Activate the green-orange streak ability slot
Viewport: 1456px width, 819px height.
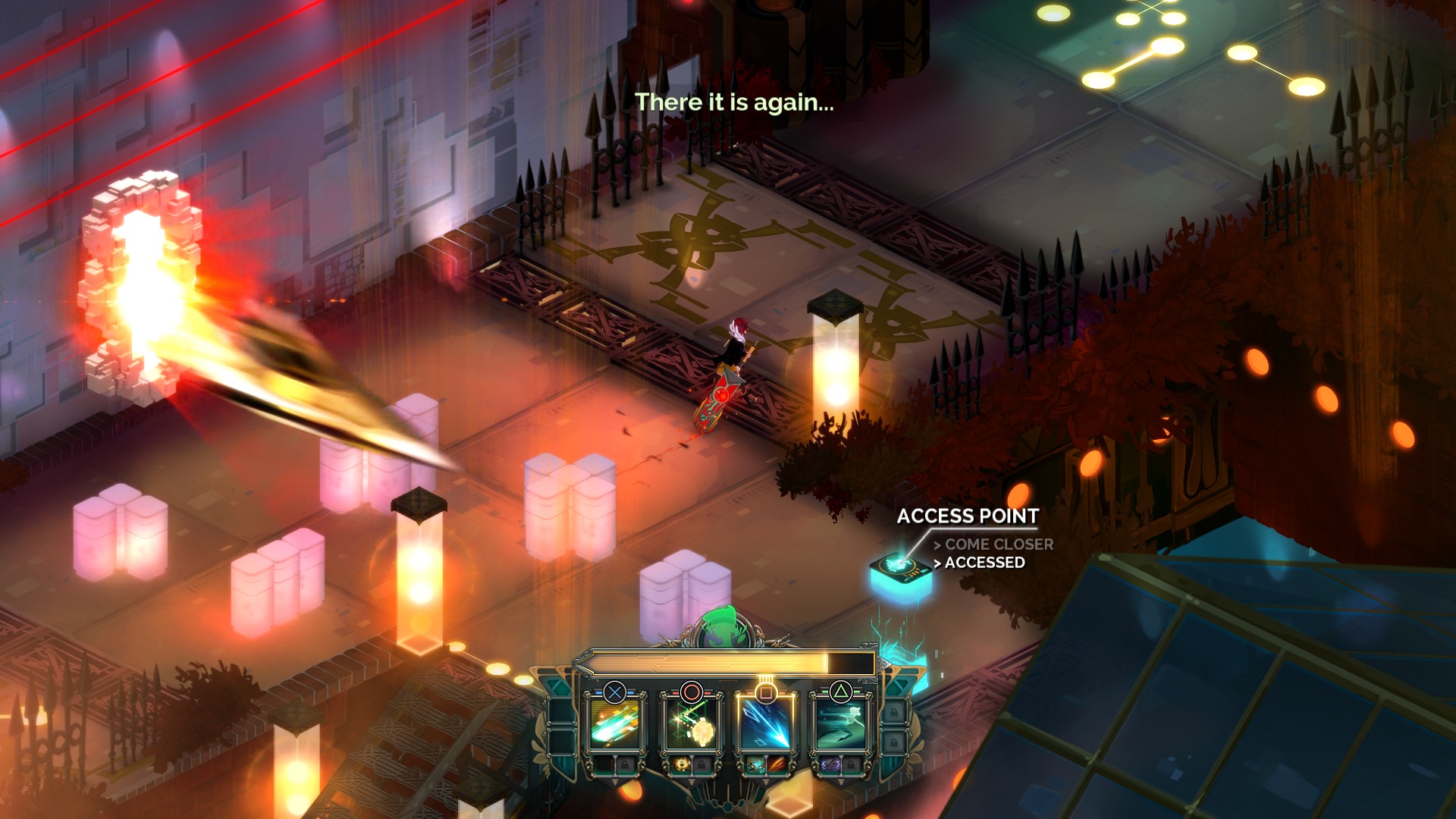[x=615, y=725]
